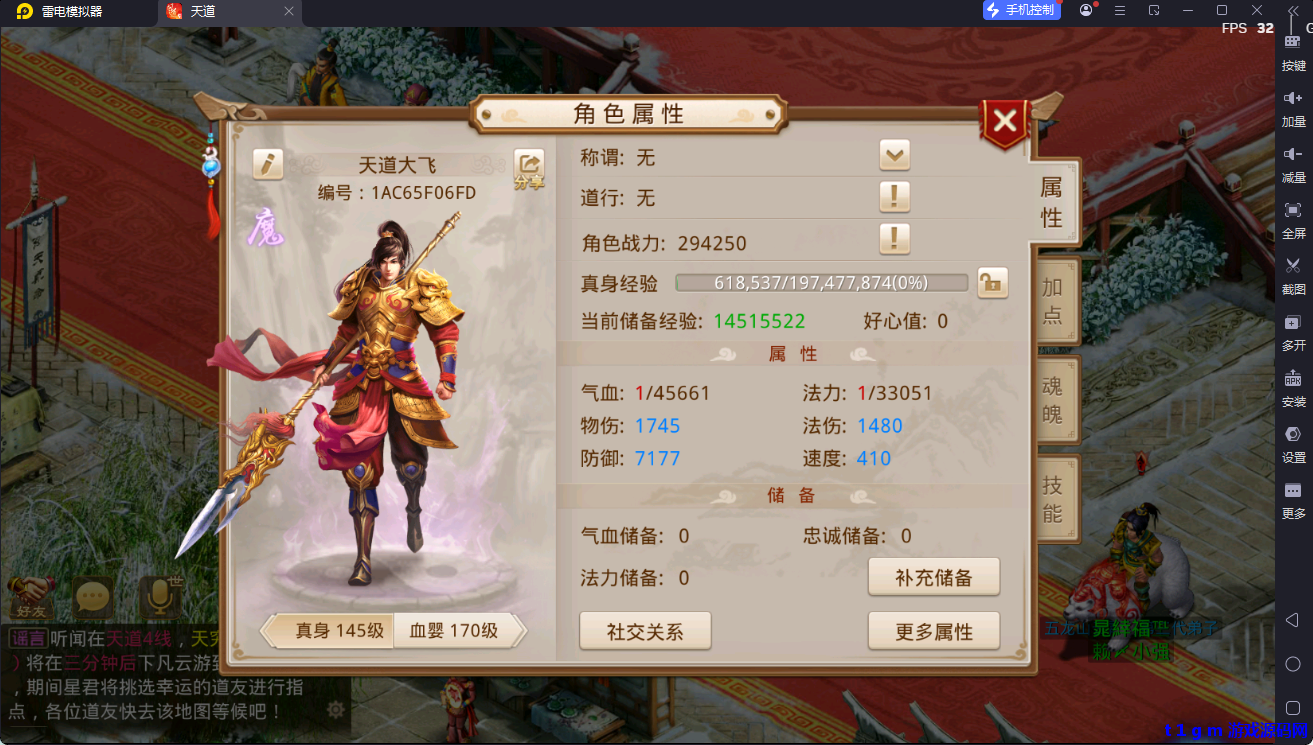
Task: Open the info icon beside 天道大飞
Action: [267, 164]
